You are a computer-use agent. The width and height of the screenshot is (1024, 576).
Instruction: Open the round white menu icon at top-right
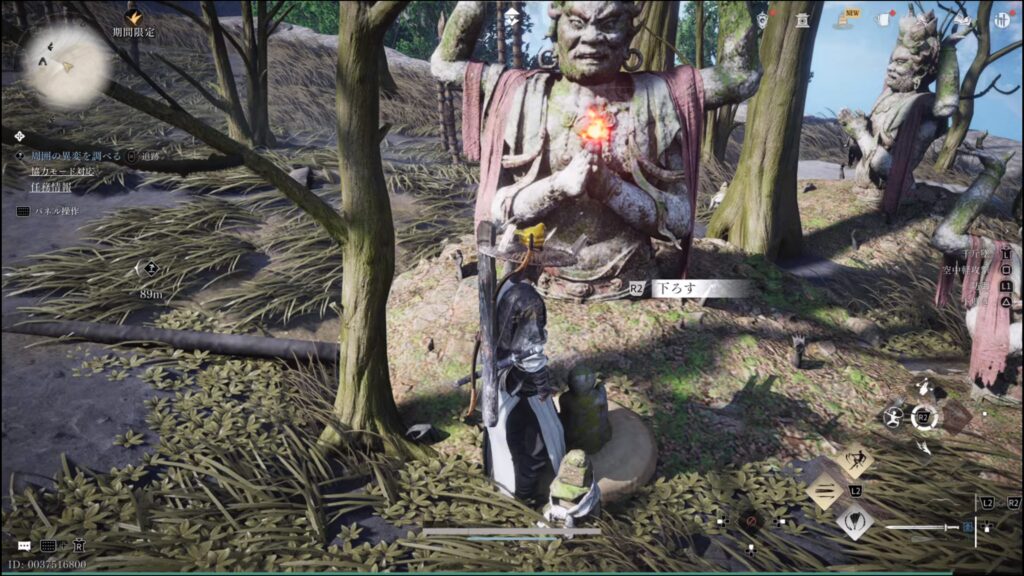click(1002, 19)
